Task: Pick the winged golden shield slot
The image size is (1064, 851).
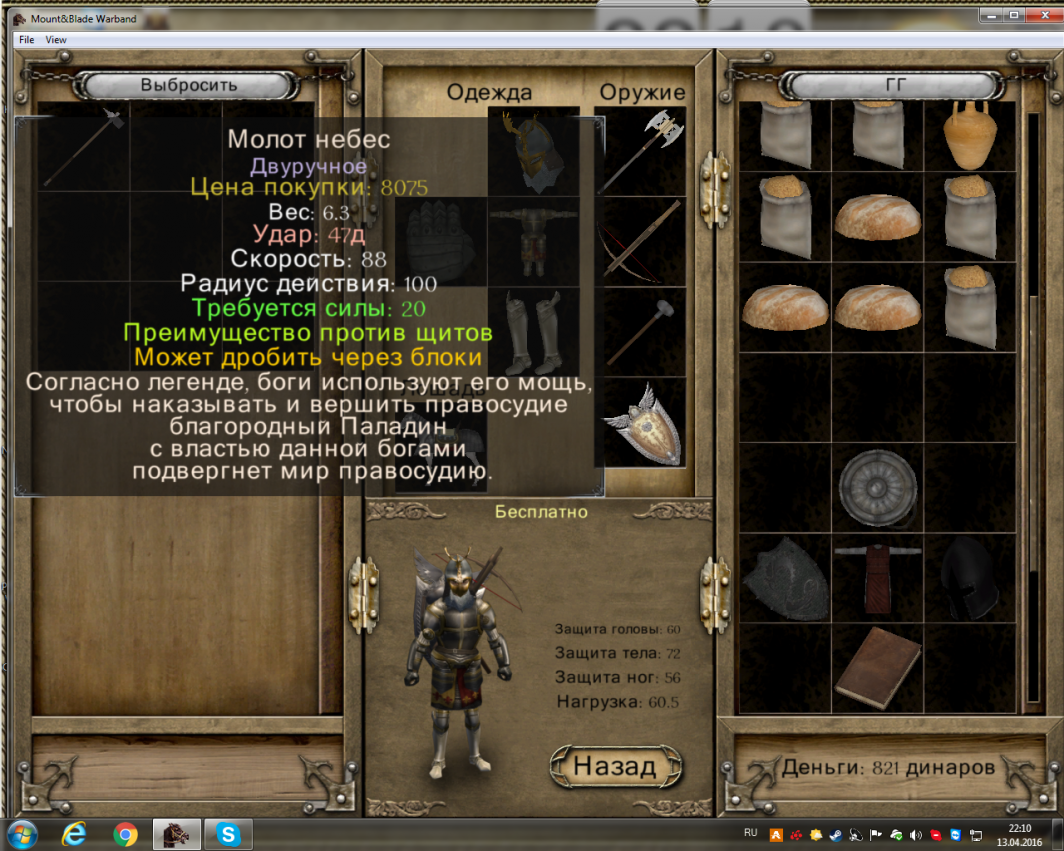Action: point(645,424)
